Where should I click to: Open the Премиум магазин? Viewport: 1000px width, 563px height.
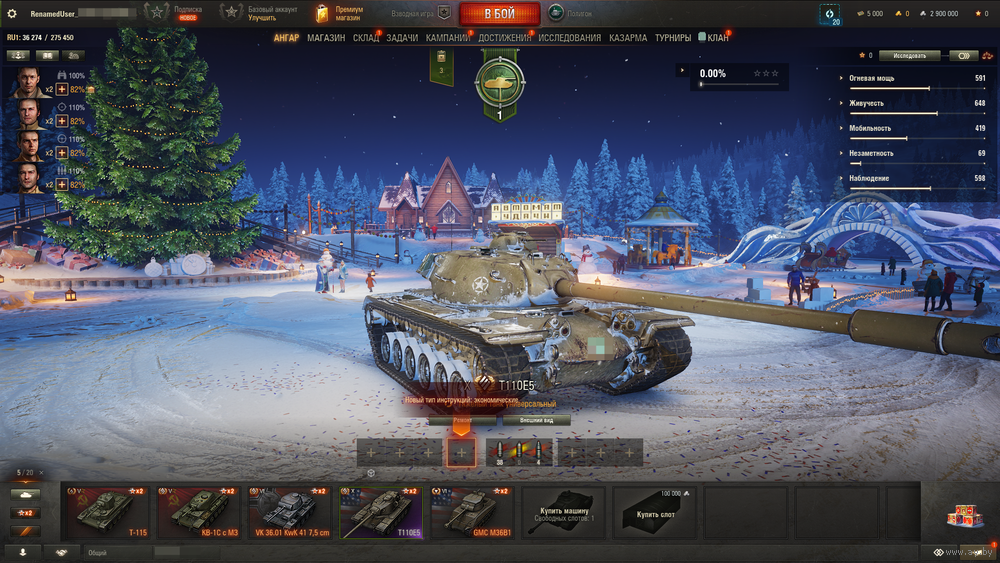tap(340, 14)
